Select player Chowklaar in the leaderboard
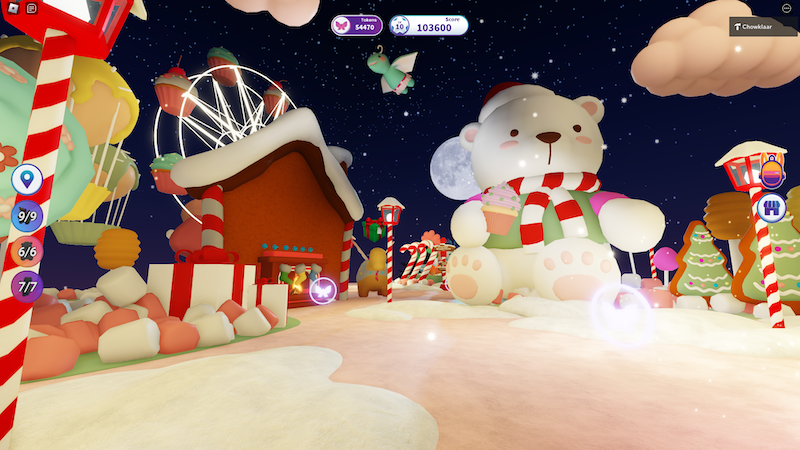The height and width of the screenshot is (450, 800). (x=762, y=27)
